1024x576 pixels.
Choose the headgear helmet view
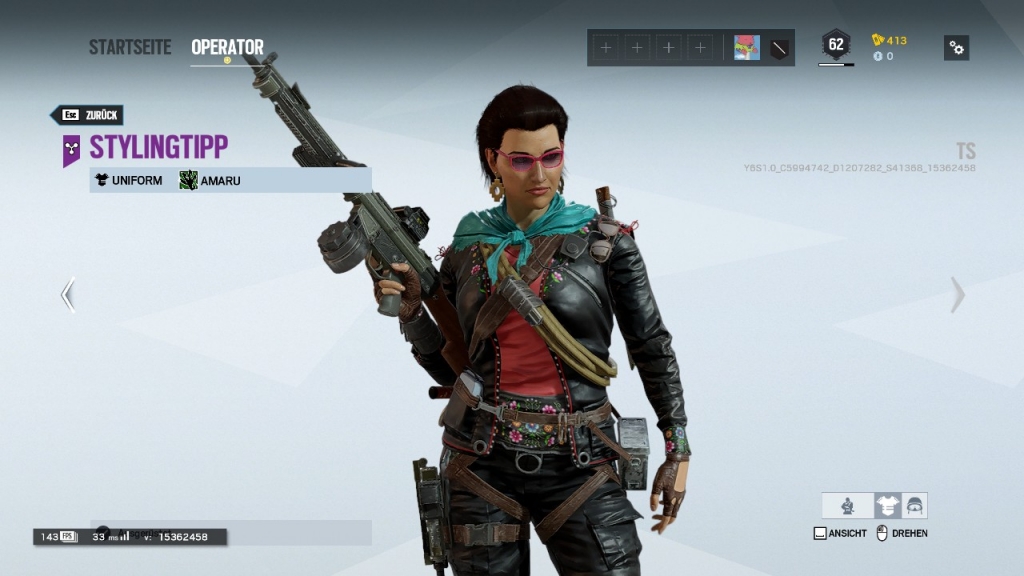pos(914,505)
